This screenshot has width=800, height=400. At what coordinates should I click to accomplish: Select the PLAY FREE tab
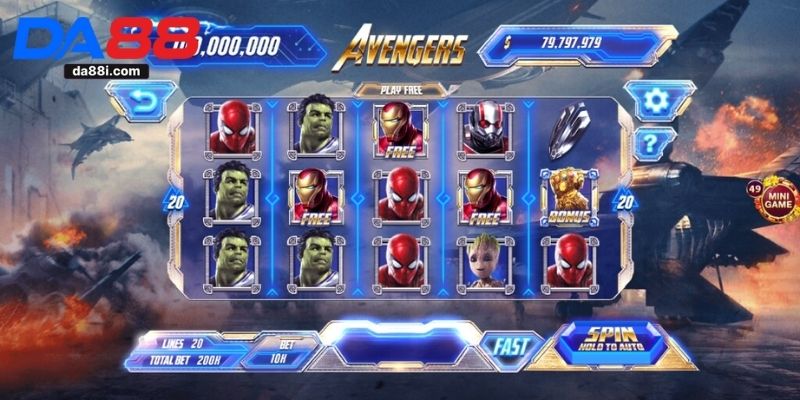(400, 89)
